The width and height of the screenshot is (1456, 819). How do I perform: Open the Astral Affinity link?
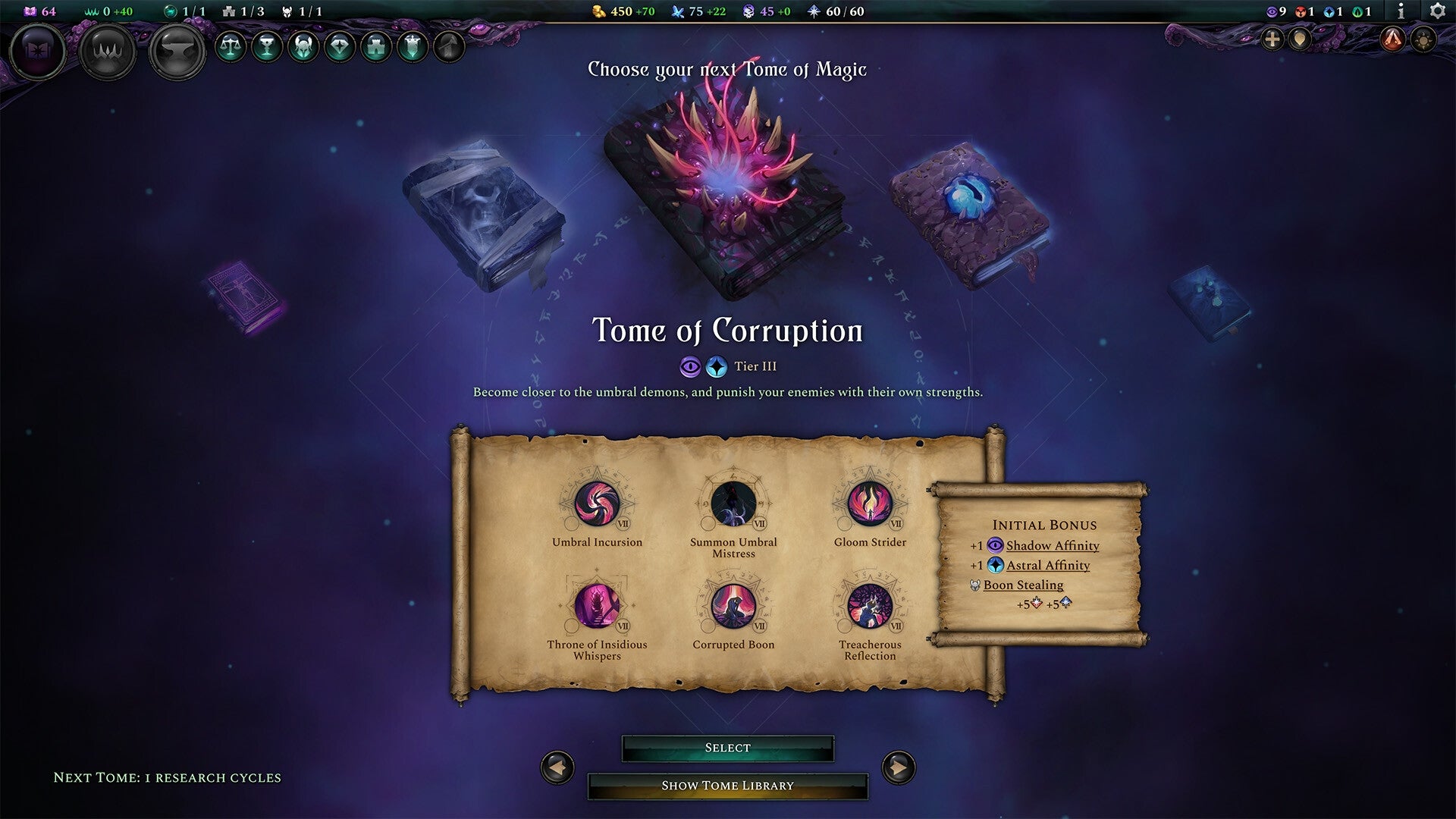1047,565
